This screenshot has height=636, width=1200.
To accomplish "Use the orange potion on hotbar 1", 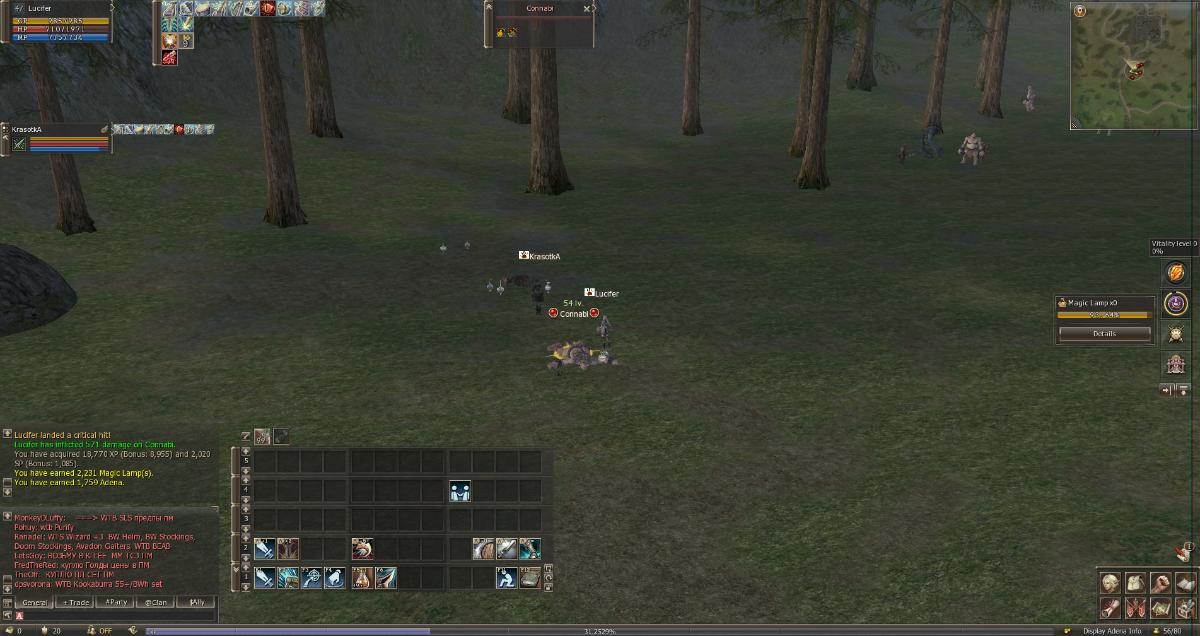I will (362, 578).
